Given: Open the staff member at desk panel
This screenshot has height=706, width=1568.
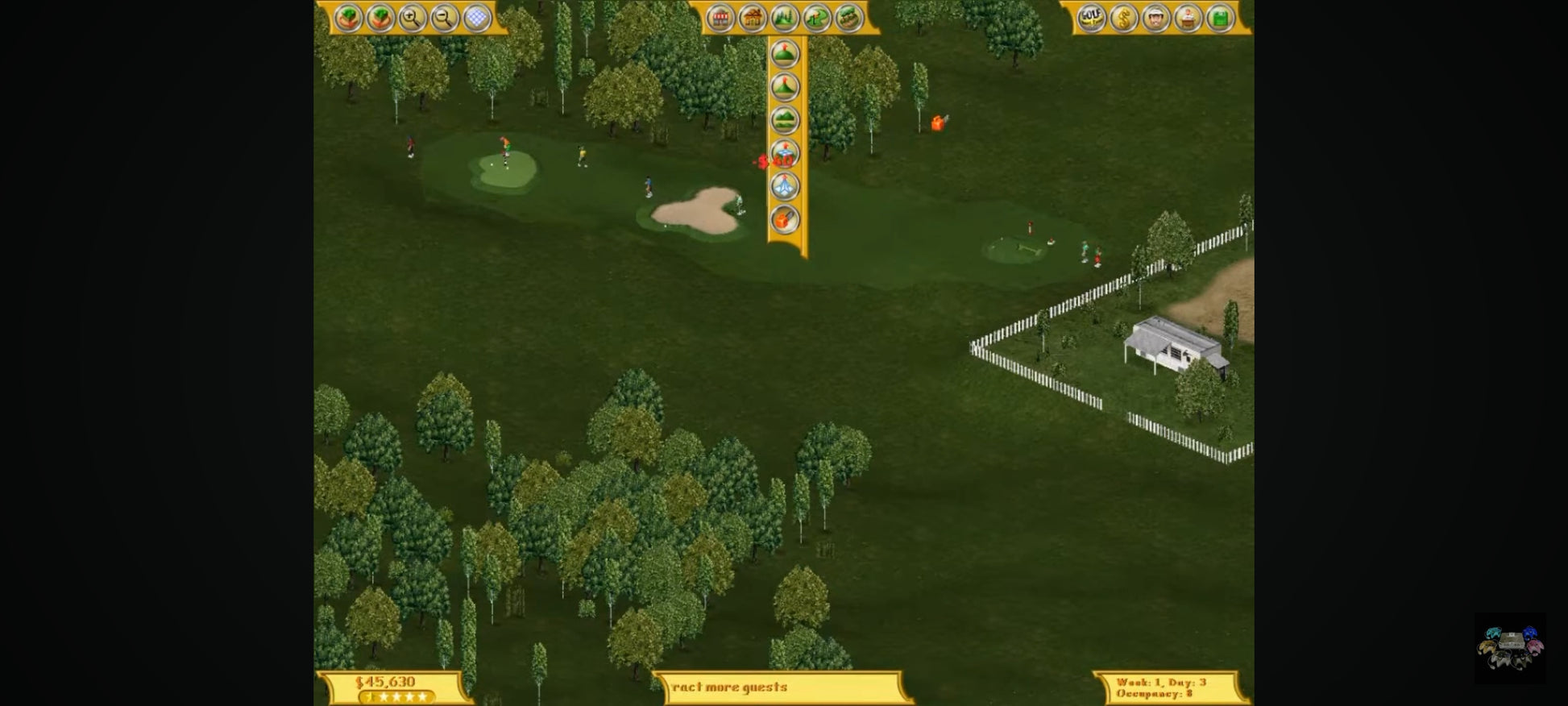Looking at the screenshot, I should pos(1188,18).
